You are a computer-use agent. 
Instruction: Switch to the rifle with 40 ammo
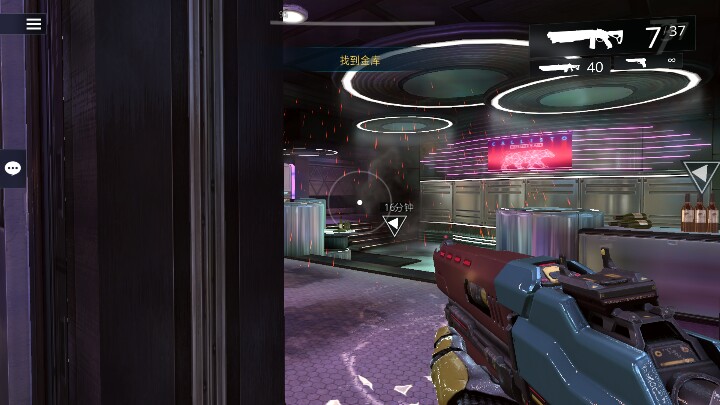pos(570,67)
